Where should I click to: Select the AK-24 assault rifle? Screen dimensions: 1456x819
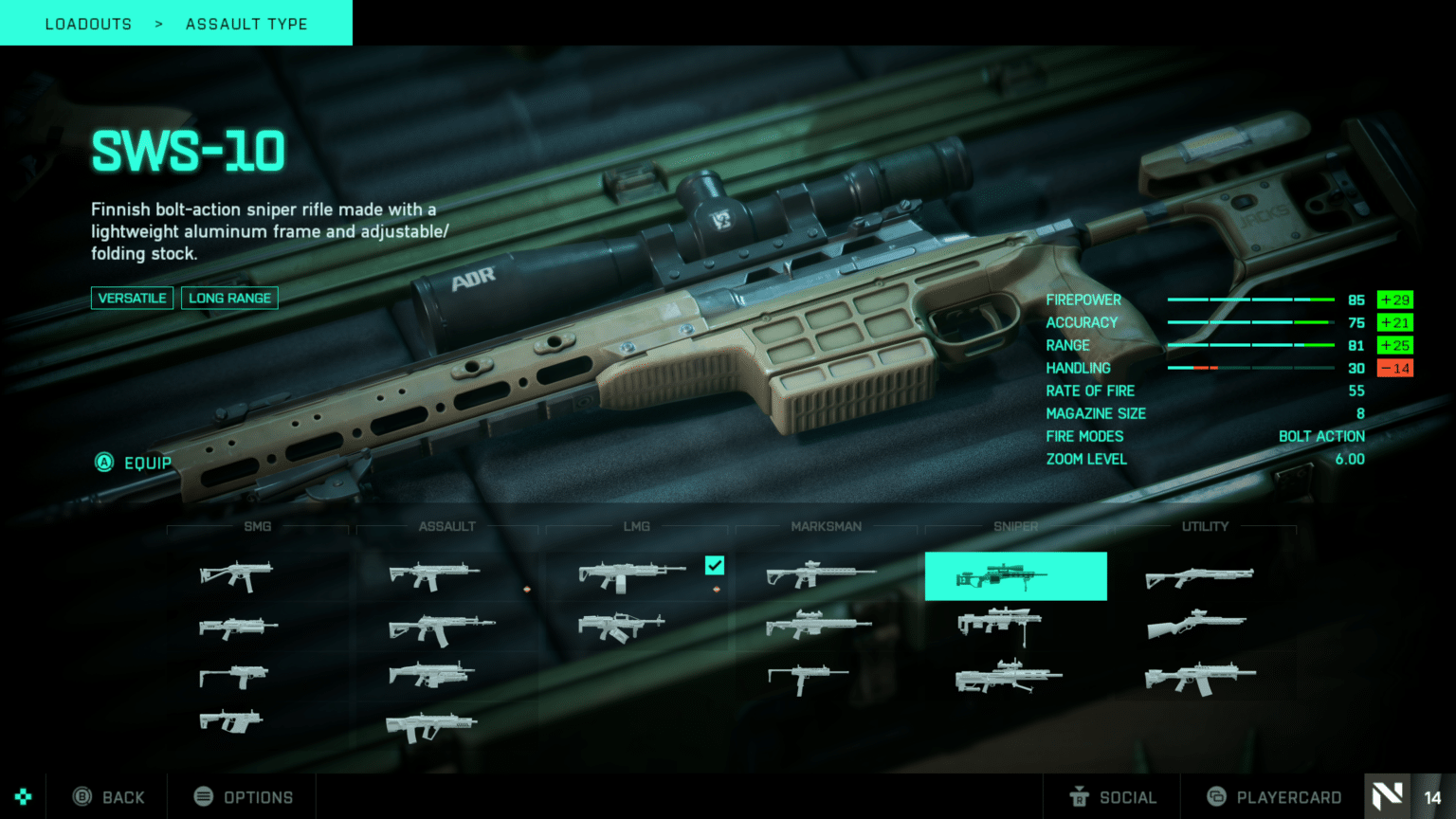click(x=441, y=628)
